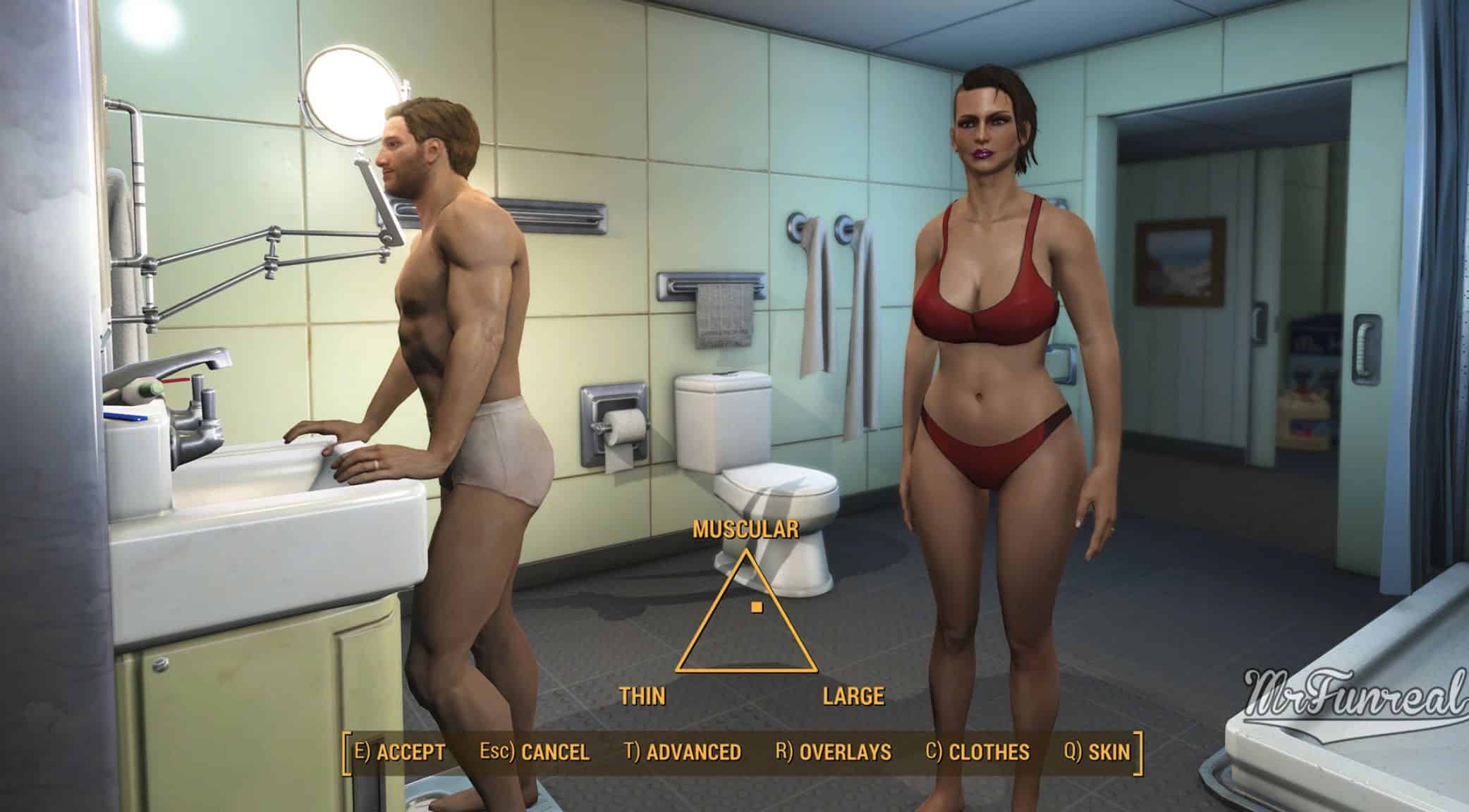1469x812 pixels.
Task: Open the Skin options
Action: 1097,752
